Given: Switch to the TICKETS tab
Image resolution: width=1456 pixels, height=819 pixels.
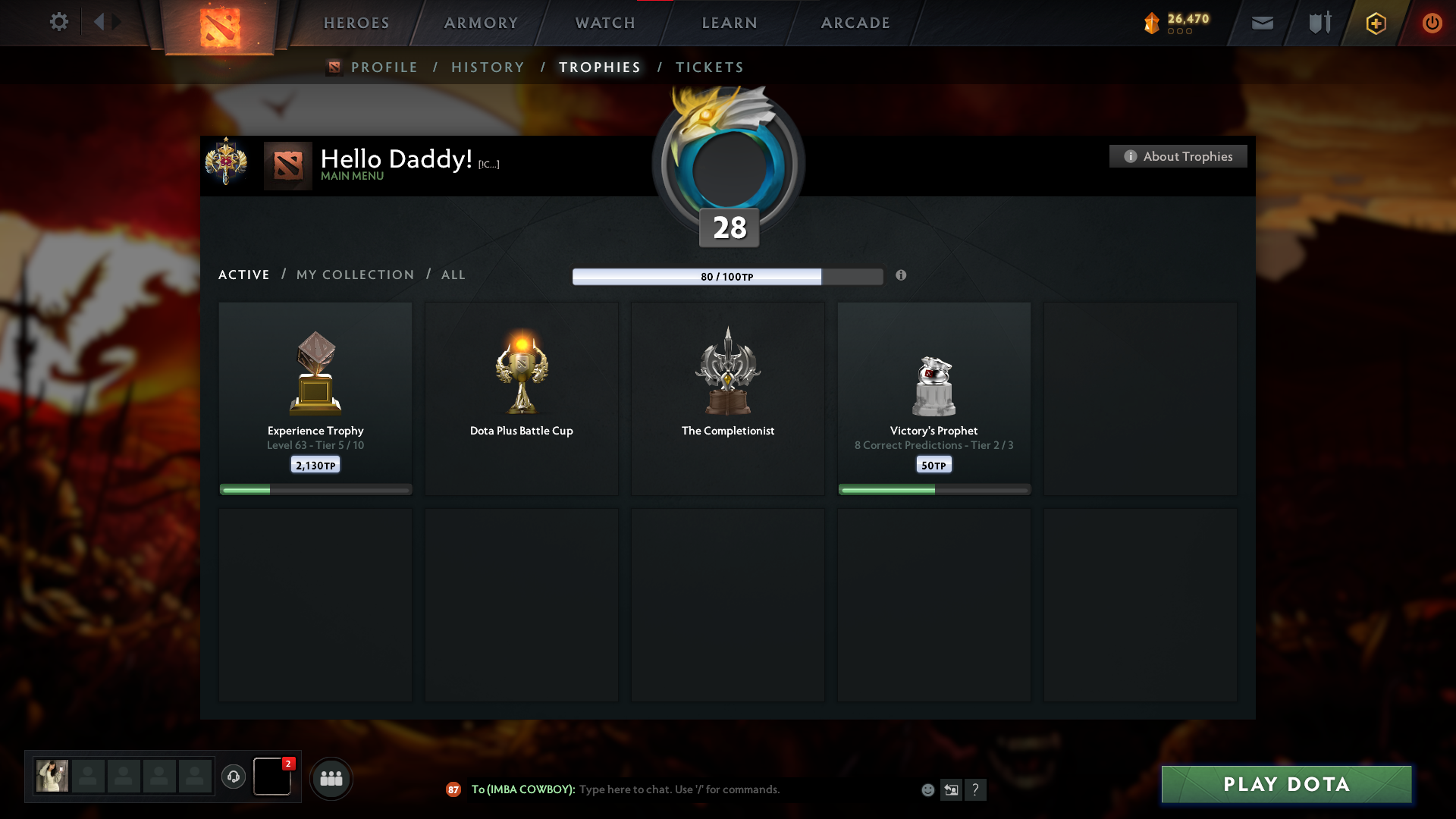Looking at the screenshot, I should 709,67.
